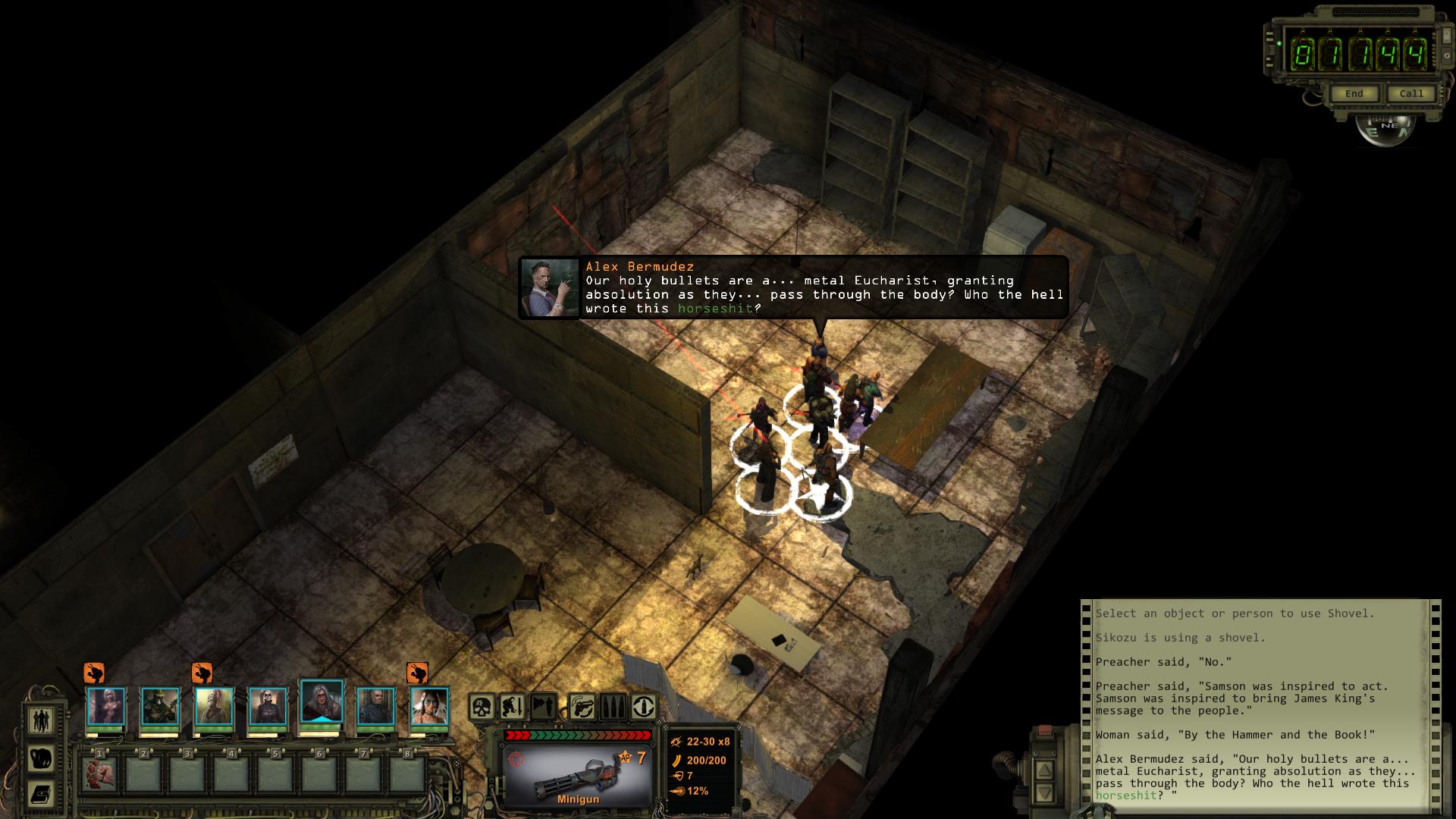Click the Call radio button
This screenshot has height=819, width=1456.
pyautogui.click(x=1411, y=93)
